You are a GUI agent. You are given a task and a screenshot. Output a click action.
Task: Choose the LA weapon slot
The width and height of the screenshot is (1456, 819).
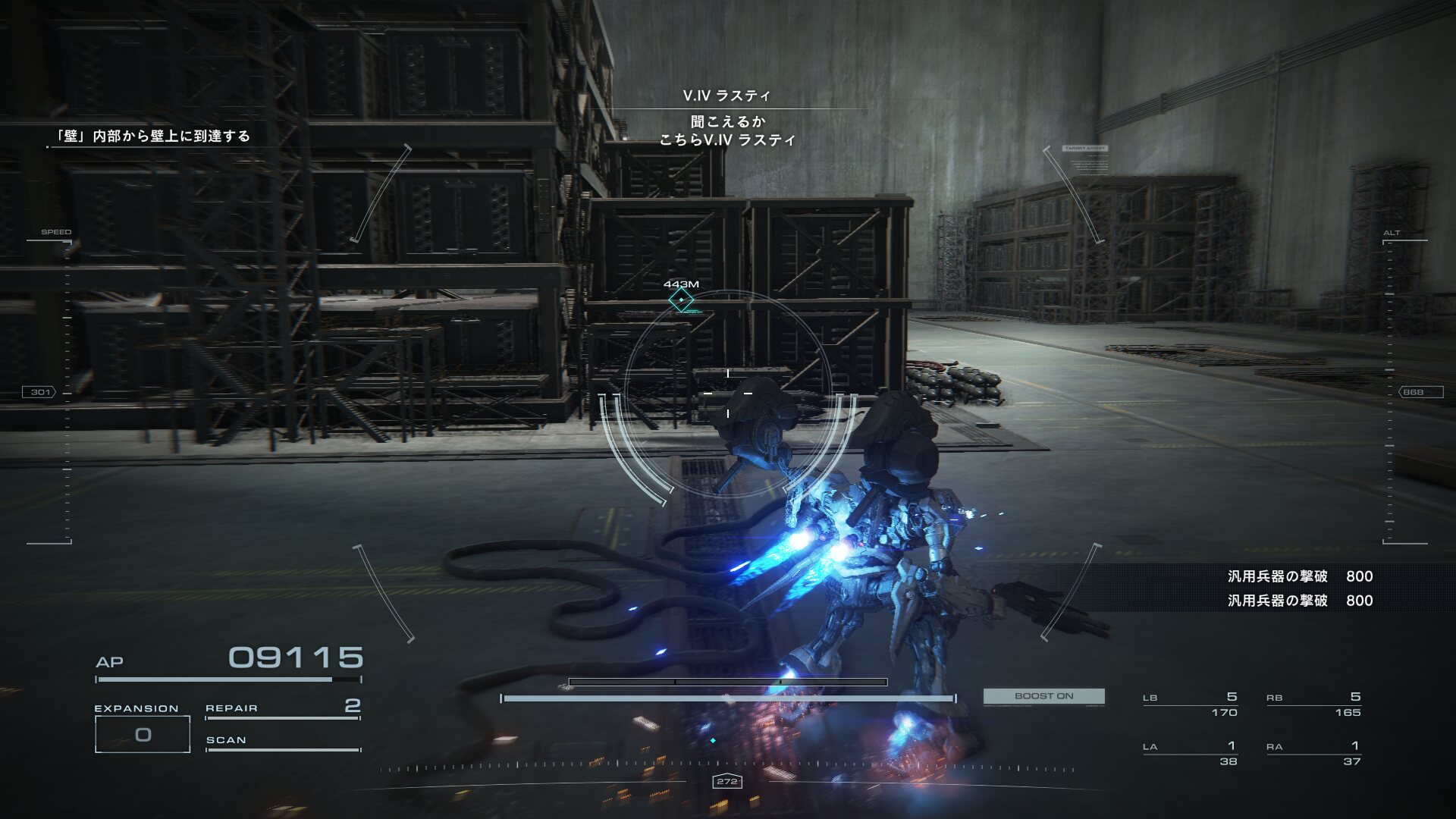point(1190,754)
